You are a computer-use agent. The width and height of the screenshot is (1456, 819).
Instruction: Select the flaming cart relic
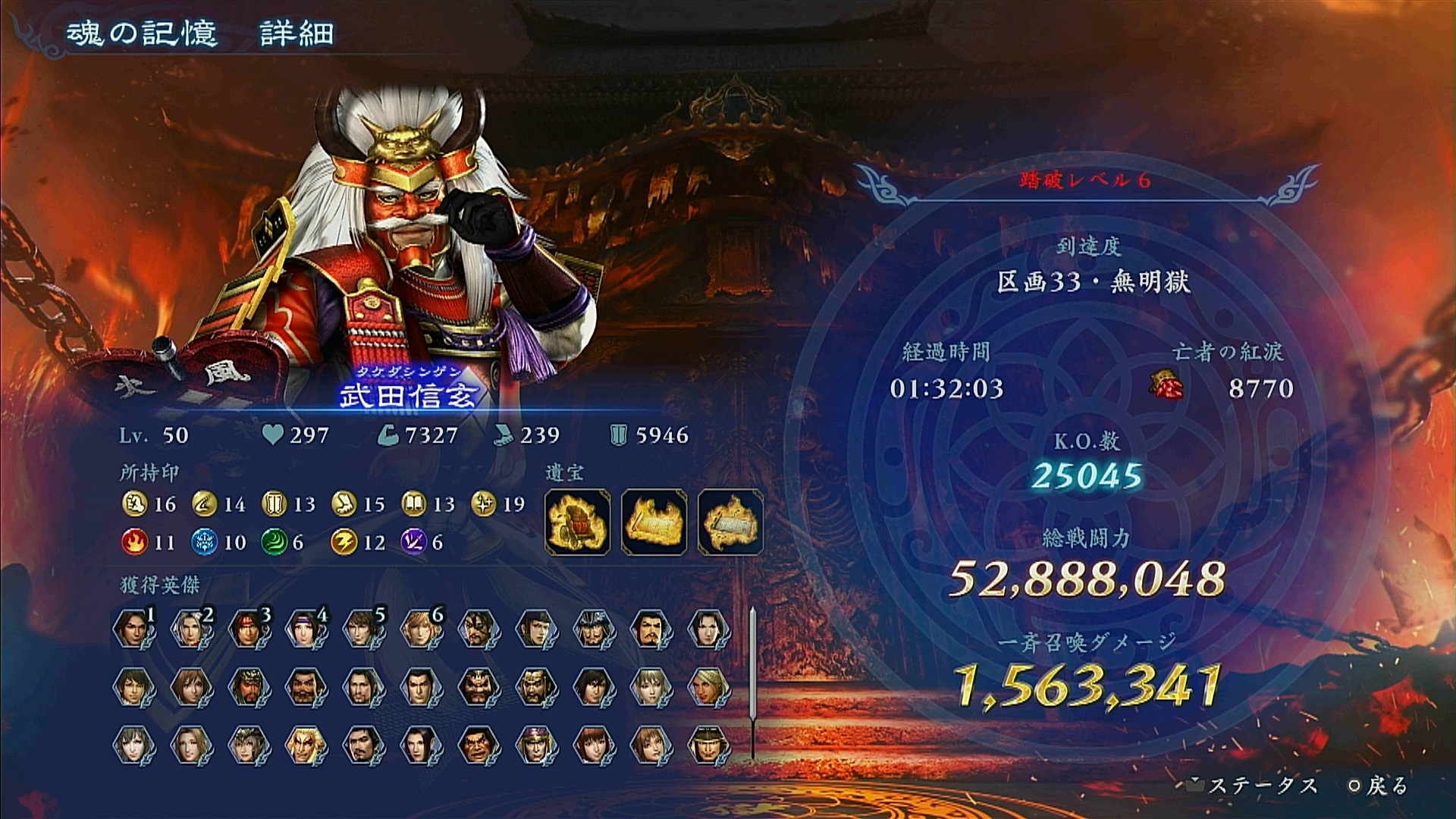coord(578,522)
